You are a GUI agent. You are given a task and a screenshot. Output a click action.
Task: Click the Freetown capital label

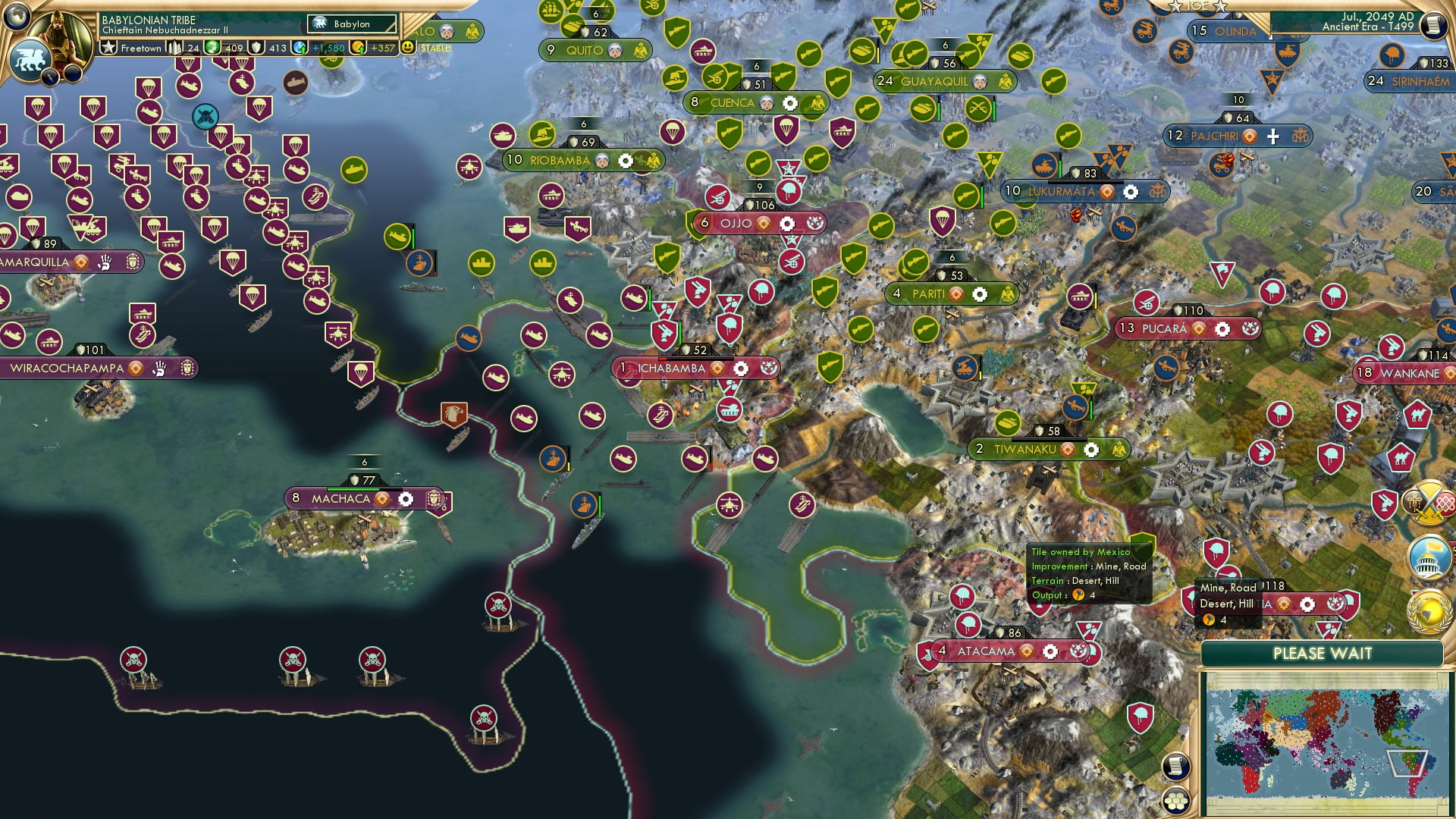point(141,49)
